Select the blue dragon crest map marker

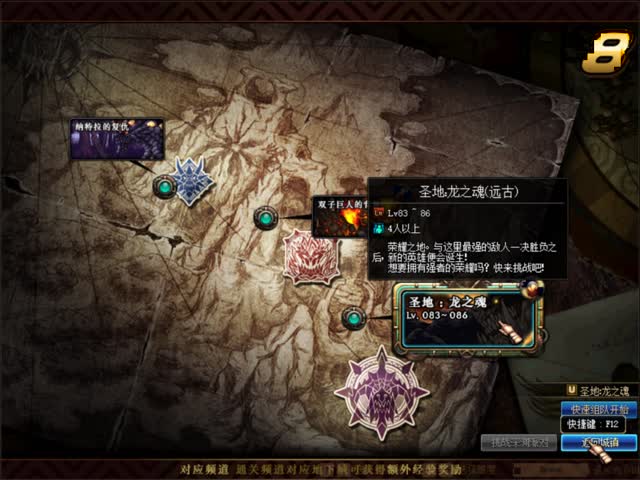click(x=191, y=181)
